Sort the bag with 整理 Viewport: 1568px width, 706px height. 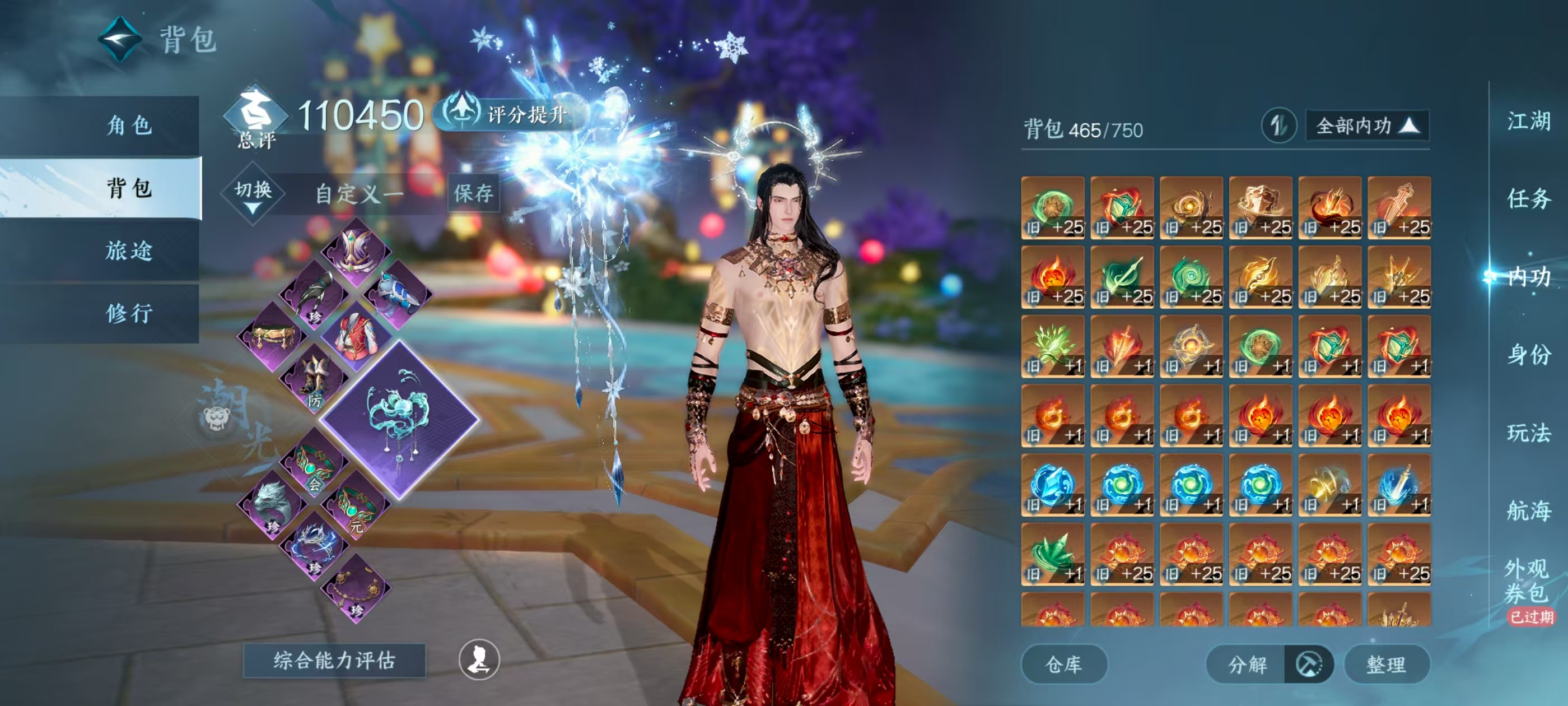[x=1386, y=664]
